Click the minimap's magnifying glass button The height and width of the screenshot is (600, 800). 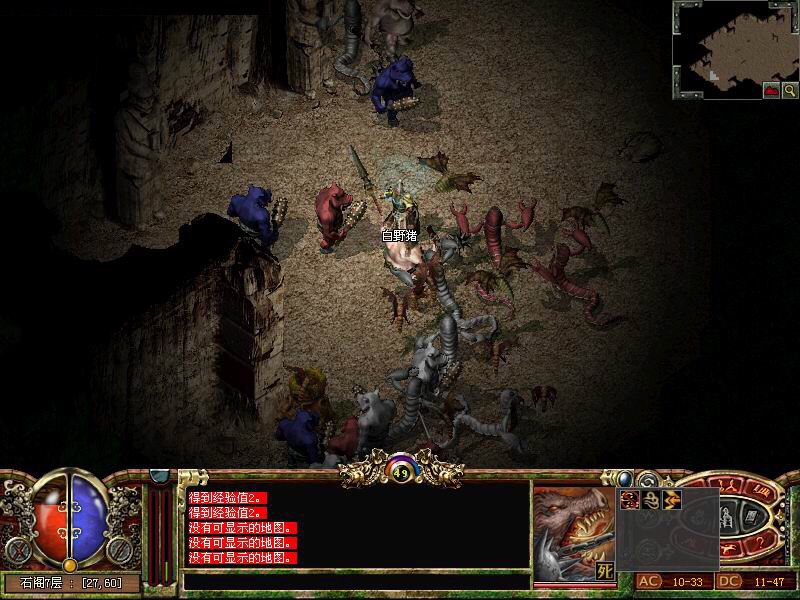(790, 90)
